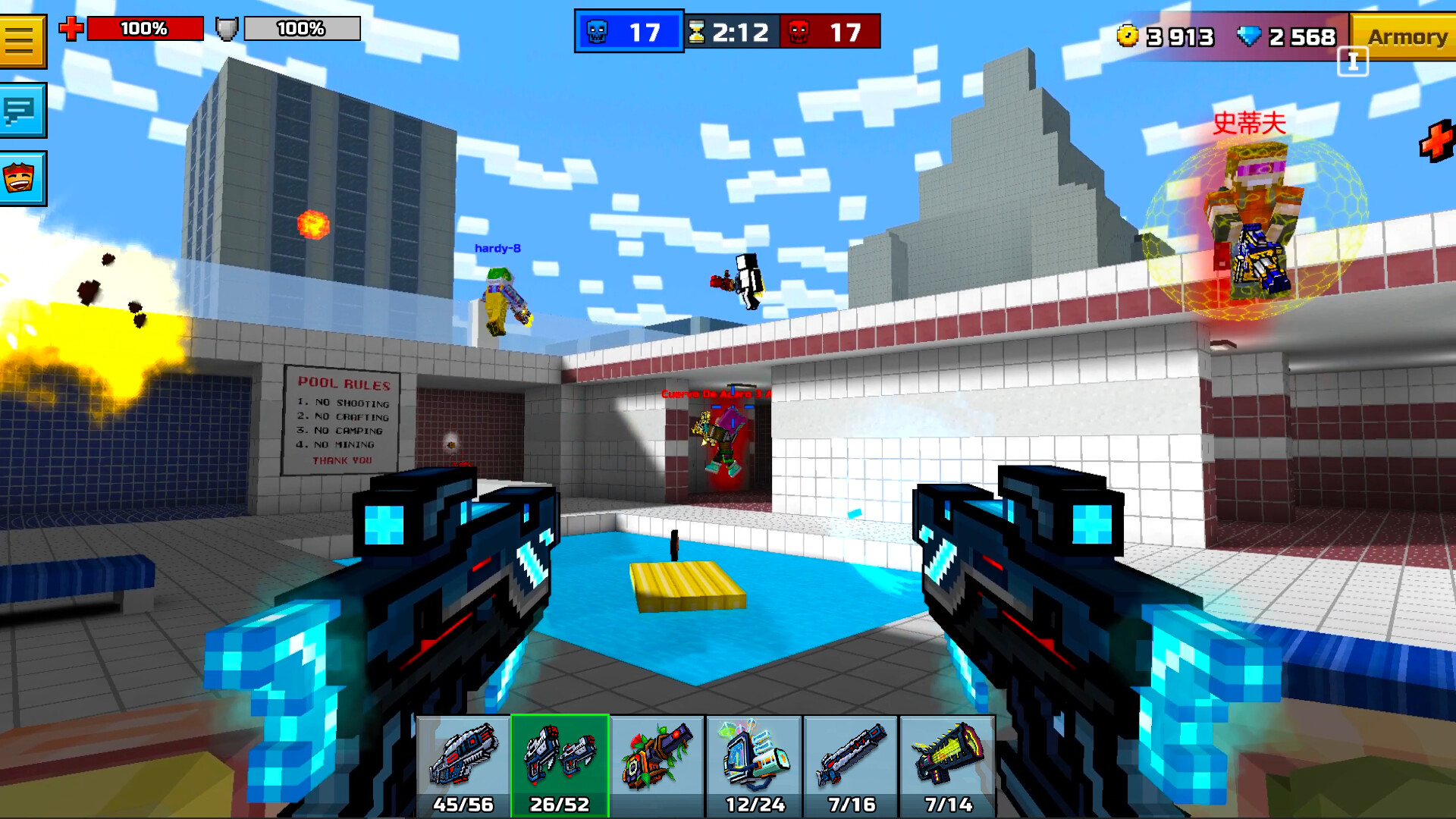Open the chat panel
This screenshot has width=1456, height=819.
click(x=24, y=111)
